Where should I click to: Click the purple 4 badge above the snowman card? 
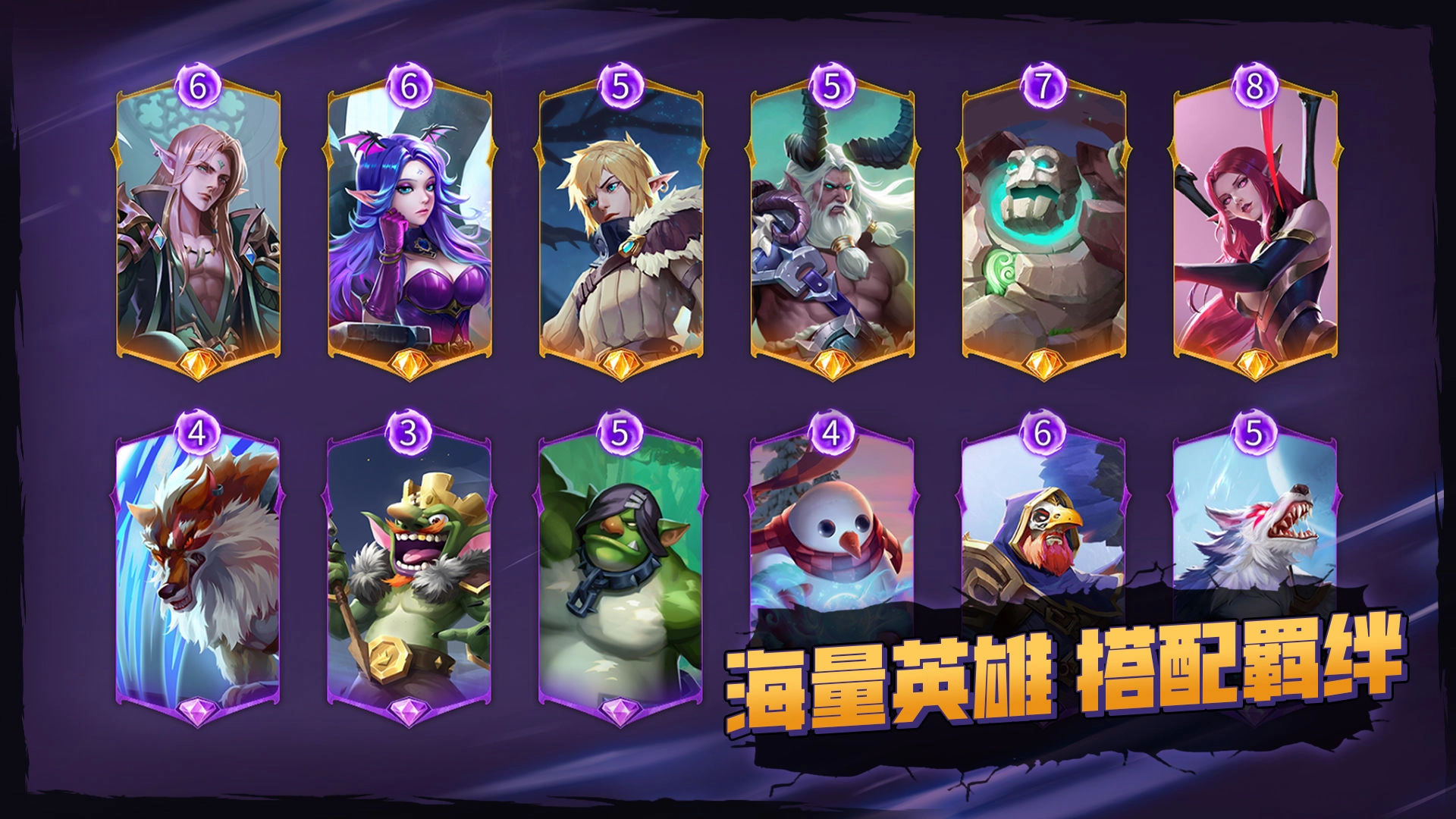pyautogui.click(x=832, y=435)
